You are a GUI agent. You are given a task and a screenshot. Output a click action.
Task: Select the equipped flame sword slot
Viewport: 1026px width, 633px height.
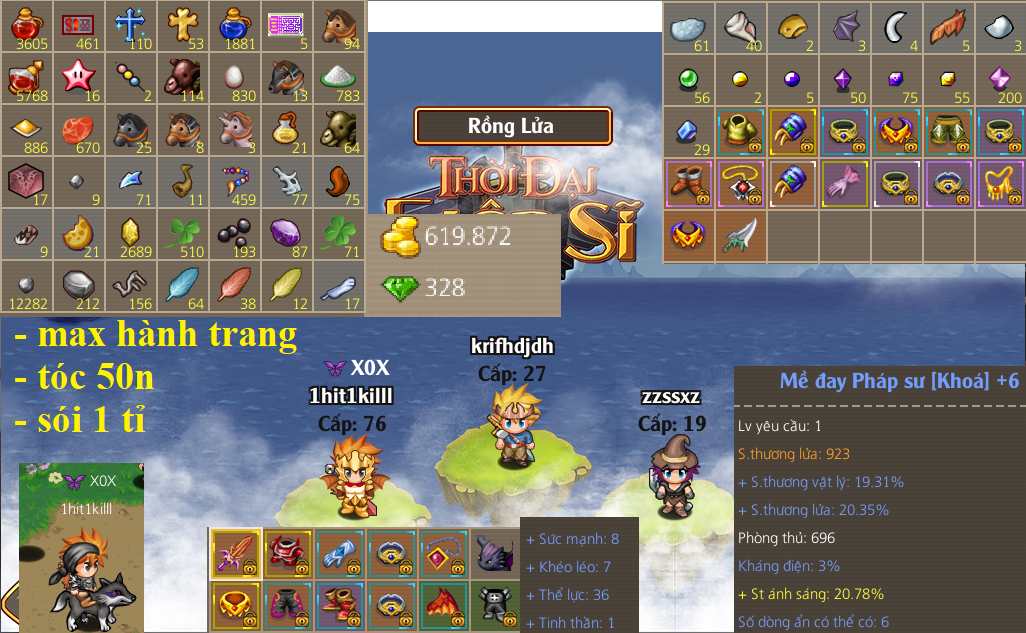[236, 554]
